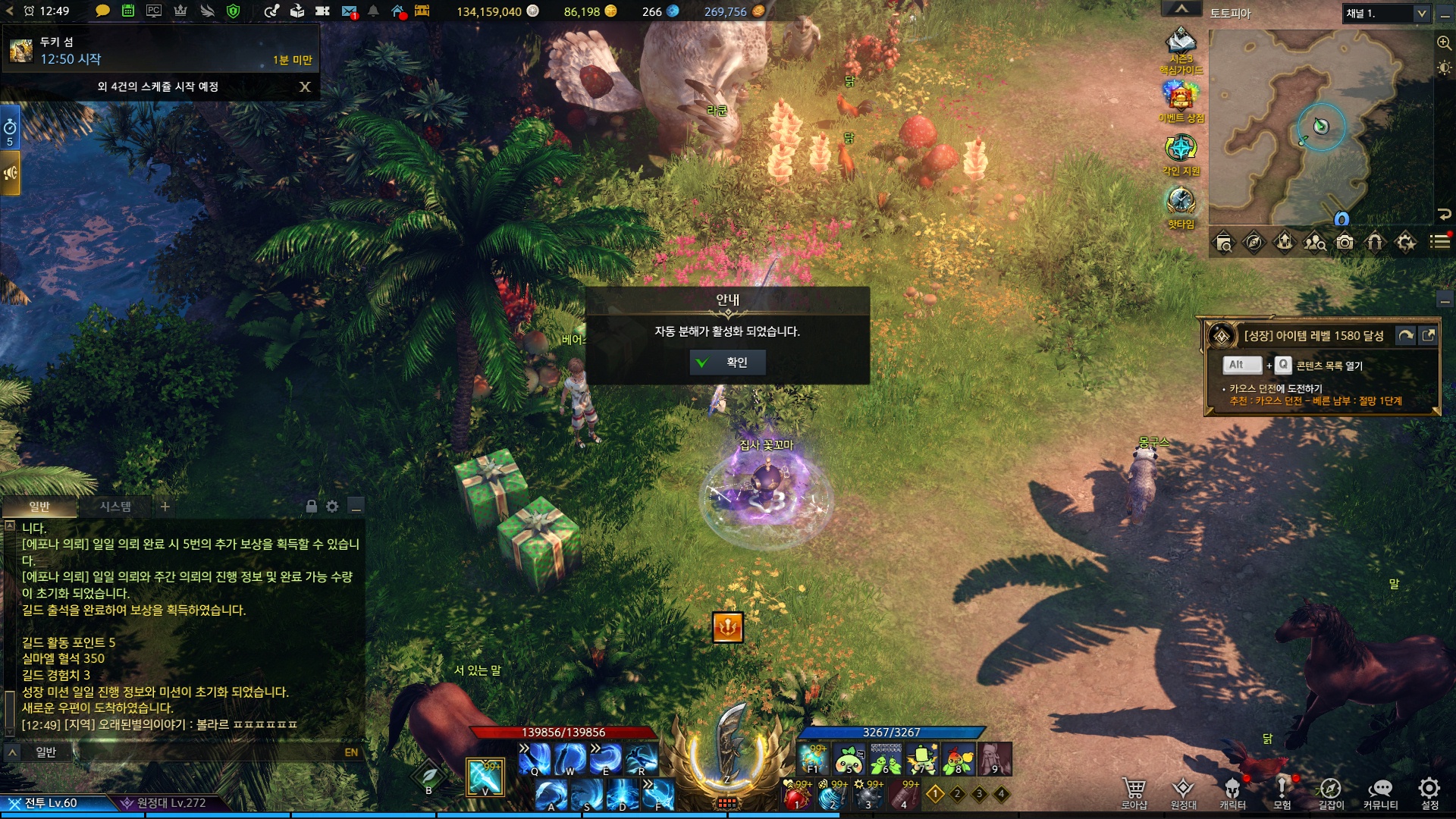The height and width of the screenshot is (819, 1456).
Task: Confirm the auto-dismantle notice with 확인
Action: point(727,362)
